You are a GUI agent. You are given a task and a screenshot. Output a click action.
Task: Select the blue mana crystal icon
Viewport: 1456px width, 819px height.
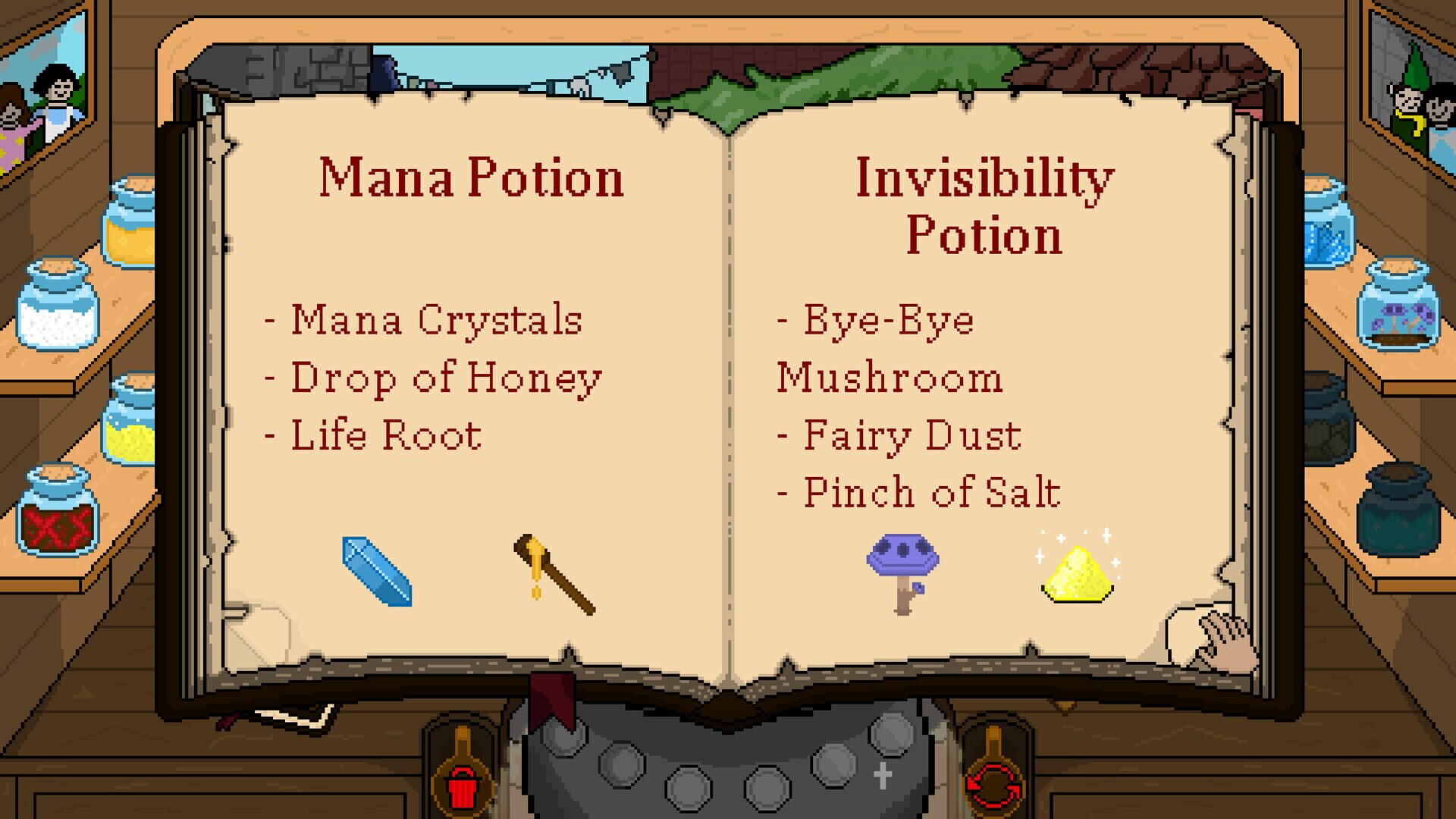377,571
